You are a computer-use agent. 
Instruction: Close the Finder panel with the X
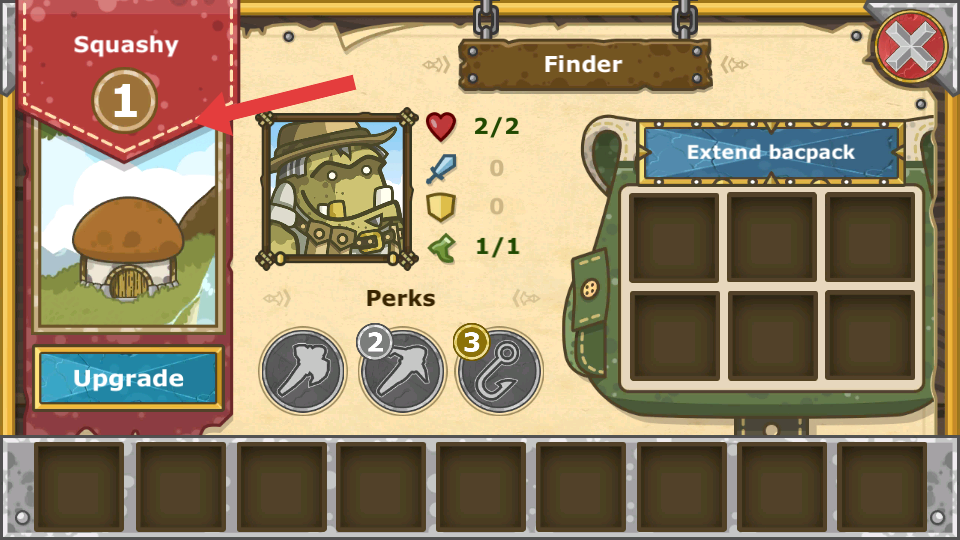click(x=912, y=45)
